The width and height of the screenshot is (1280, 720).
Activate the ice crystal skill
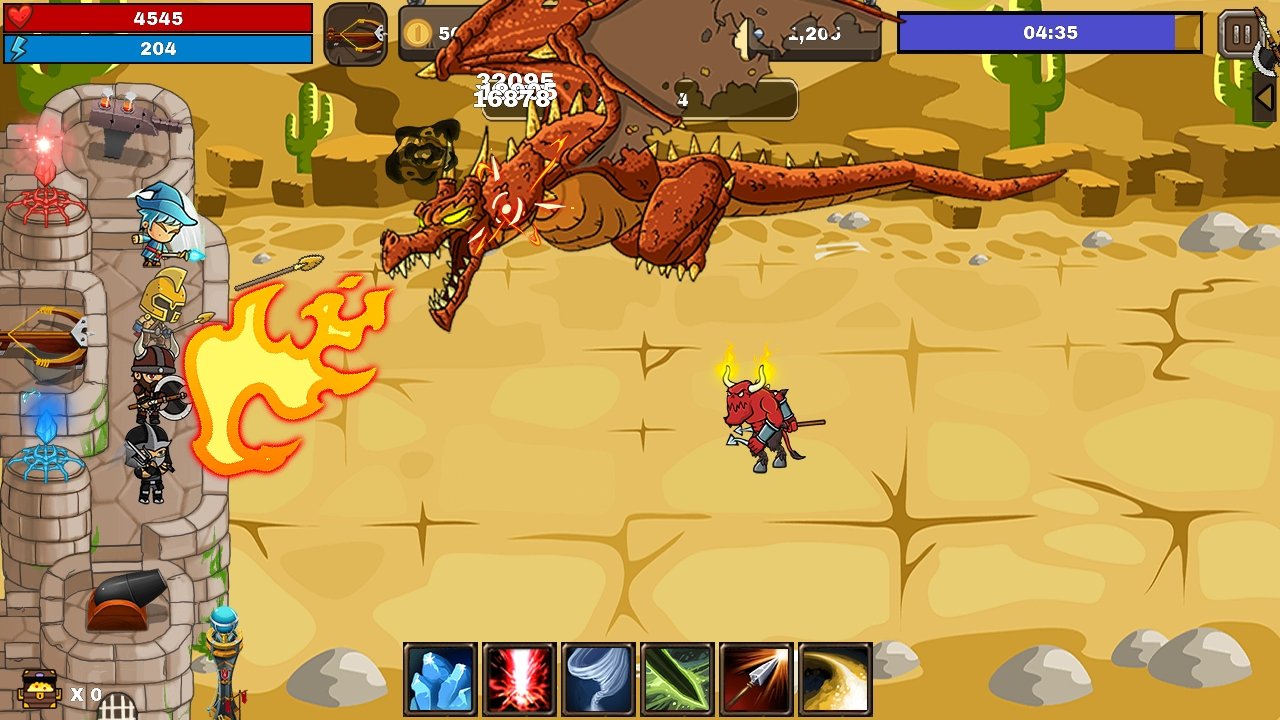[x=440, y=679]
